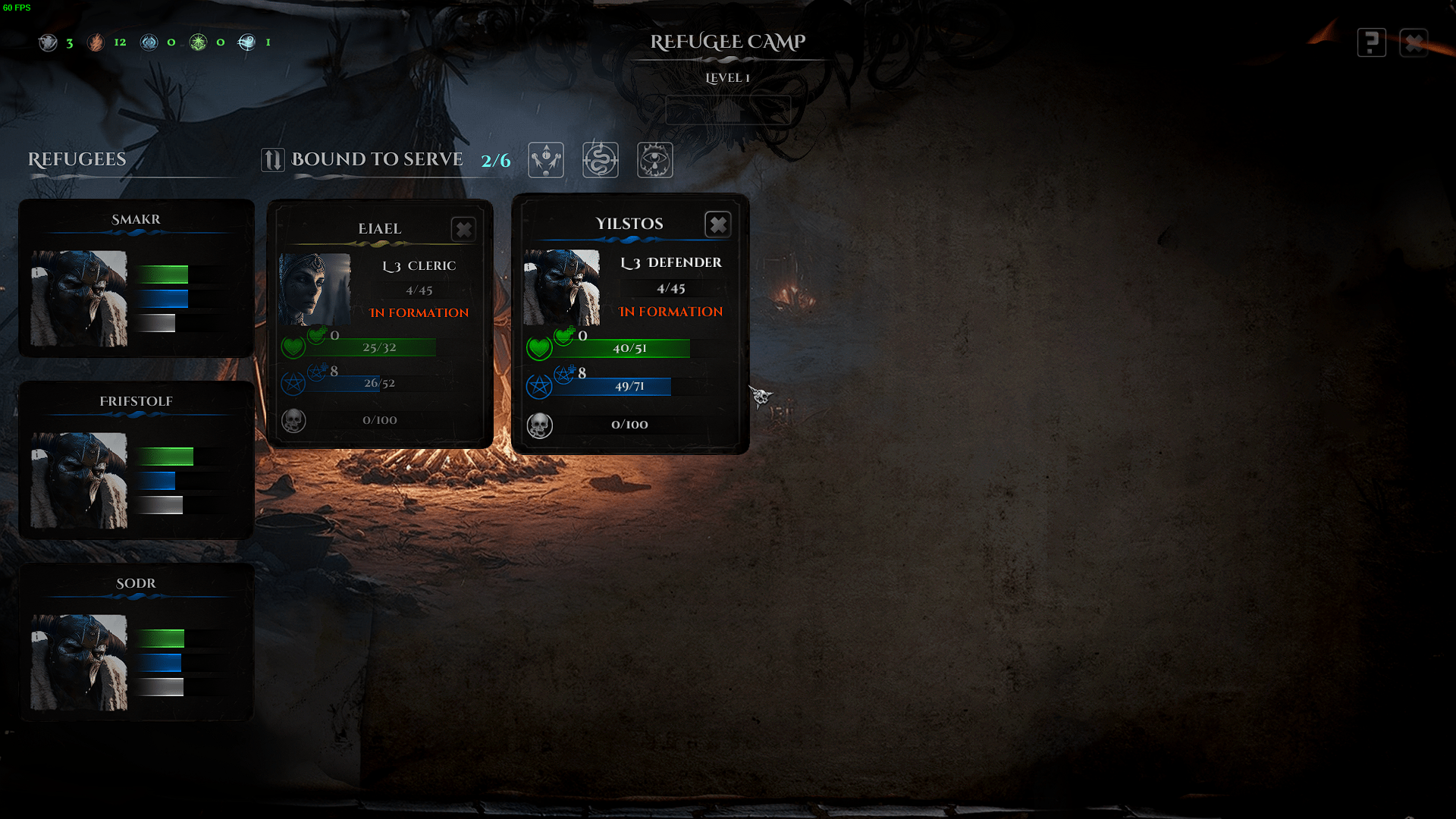The width and height of the screenshot is (1456, 819).
Task: Remove Yilstos using his X button
Action: (717, 224)
